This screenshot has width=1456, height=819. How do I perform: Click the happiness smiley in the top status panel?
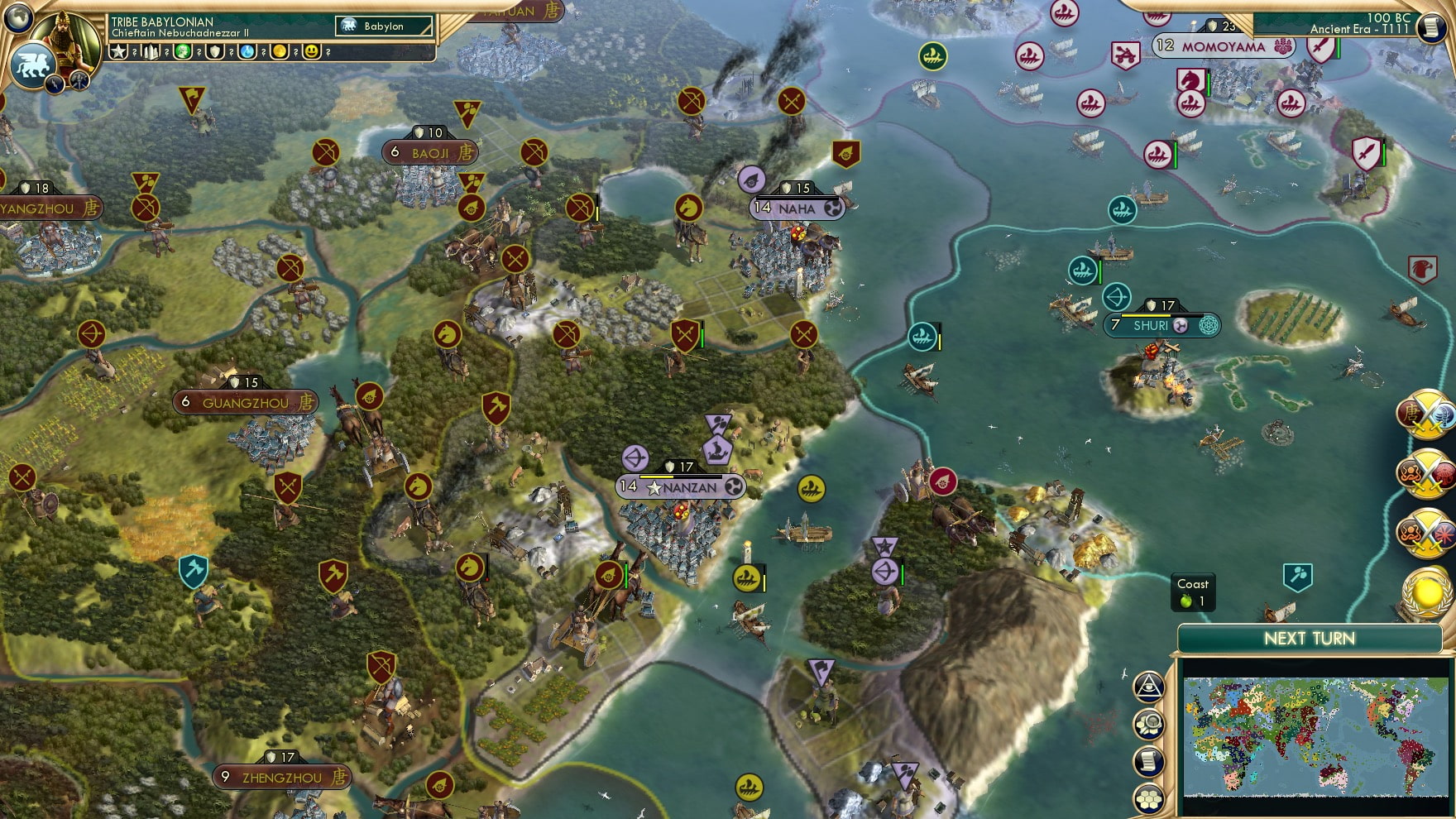311,53
